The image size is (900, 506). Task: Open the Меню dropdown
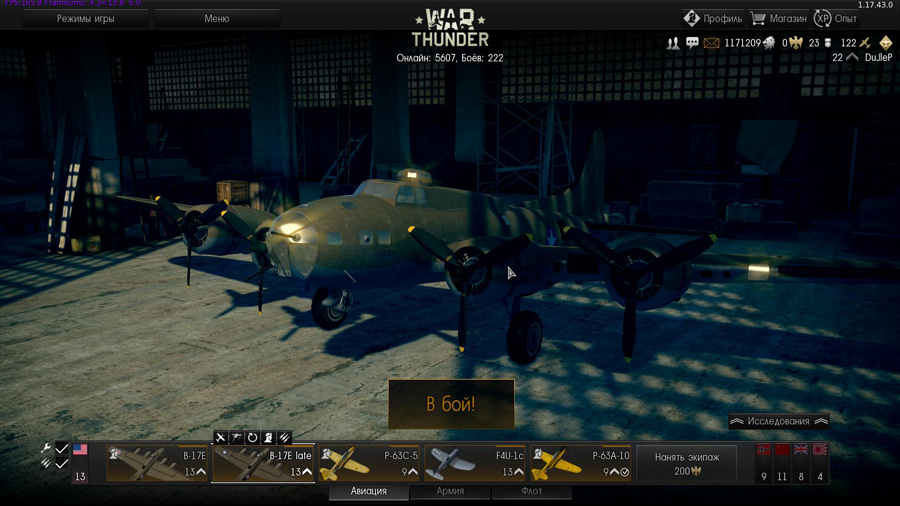[217, 19]
